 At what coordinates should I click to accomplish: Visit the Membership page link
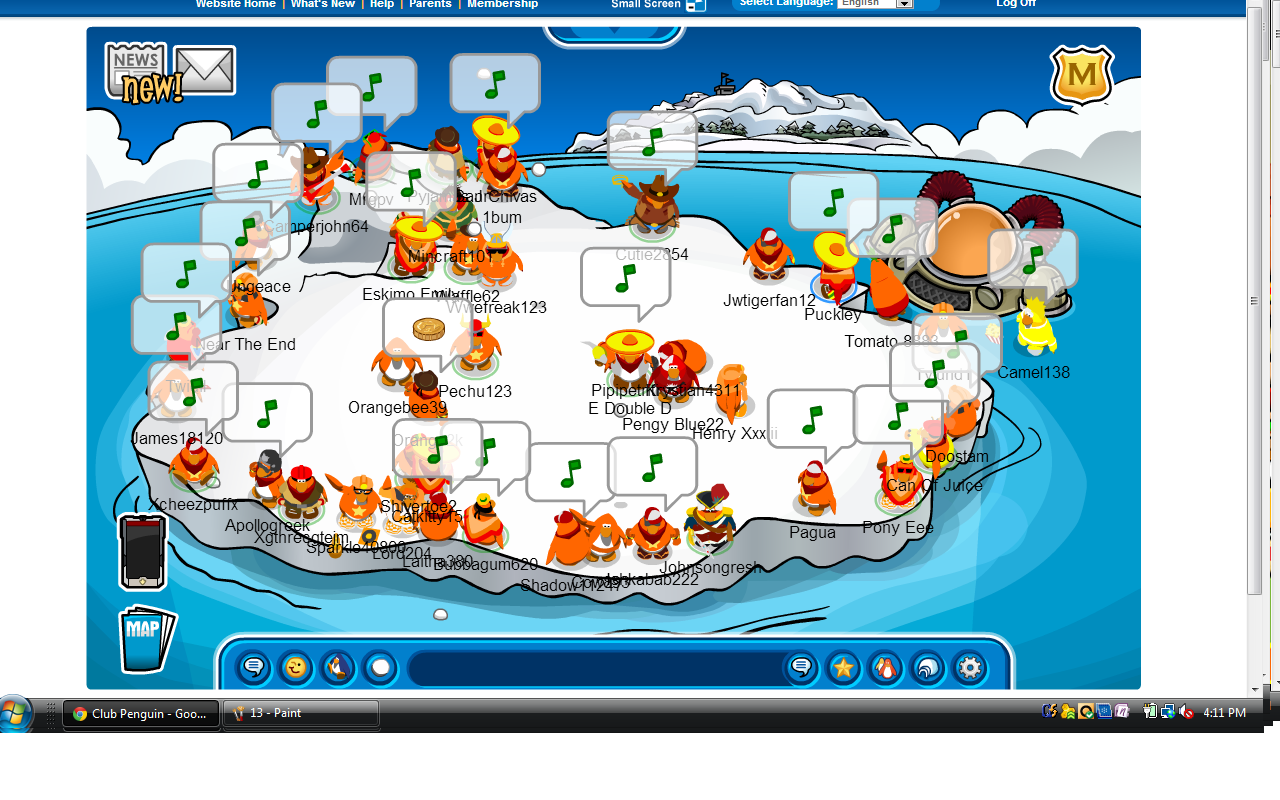tap(502, 4)
